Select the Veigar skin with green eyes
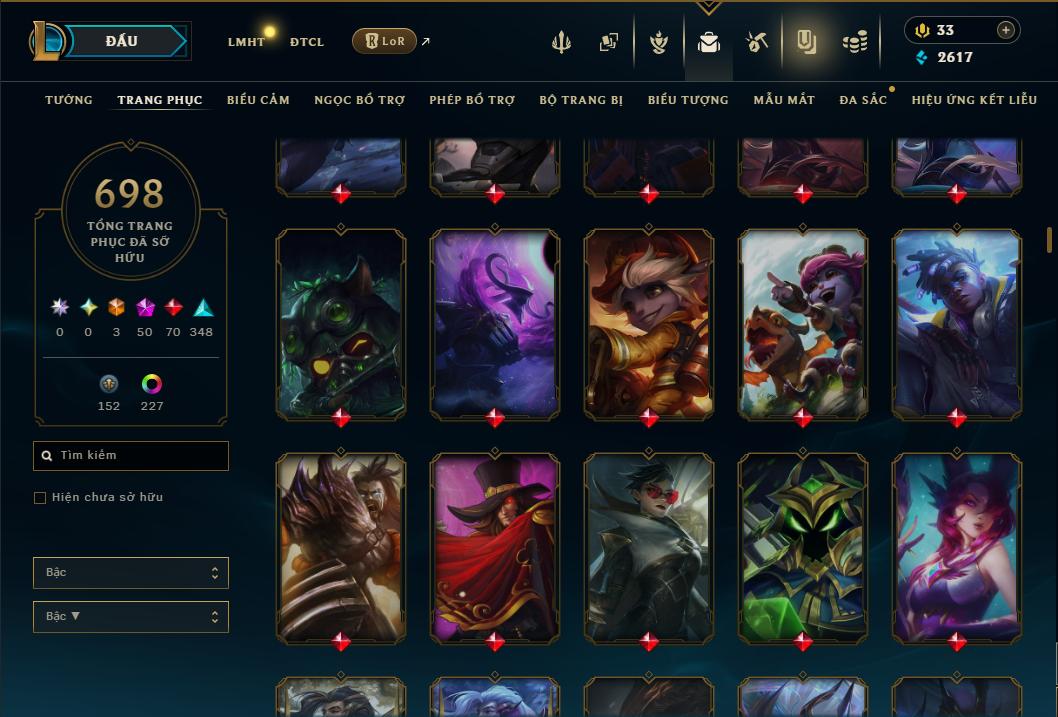This screenshot has width=1058, height=717. [x=803, y=548]
